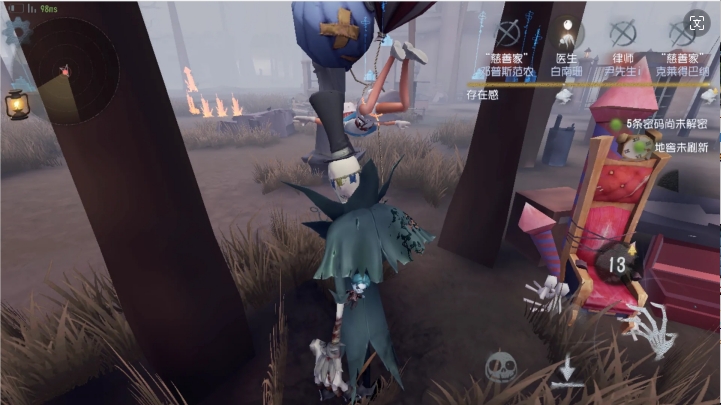Activate the bomb skill showing 13
Viewport: 721px width, 405px height.
click(617, 264)
